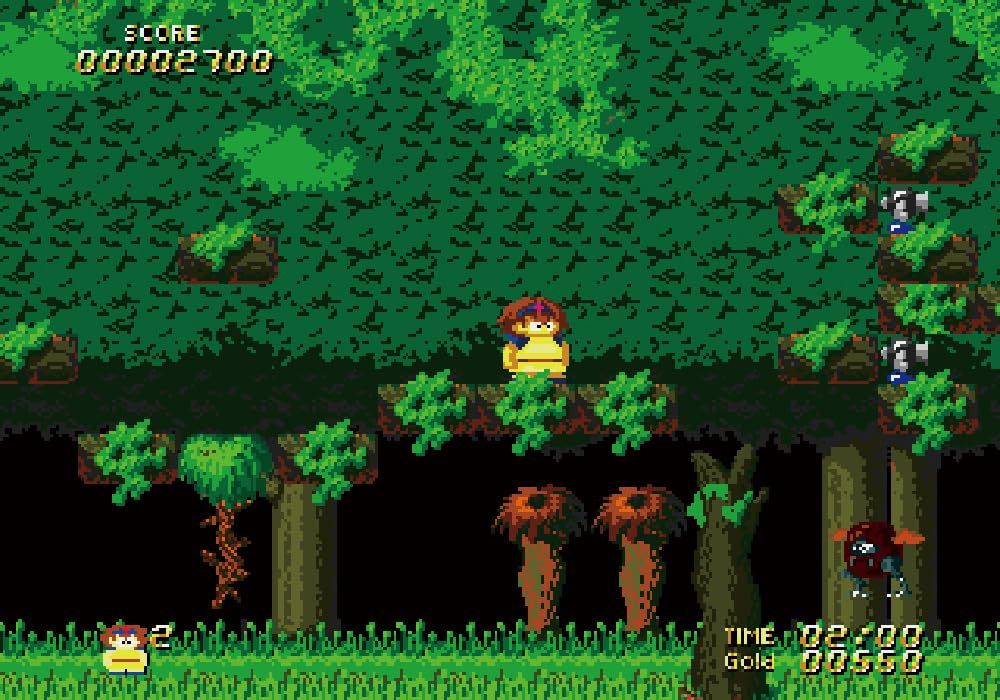This screenshot has height=700, width=1000.
Task: Click the character lives portrait icon
Action: tap(124, 647)
